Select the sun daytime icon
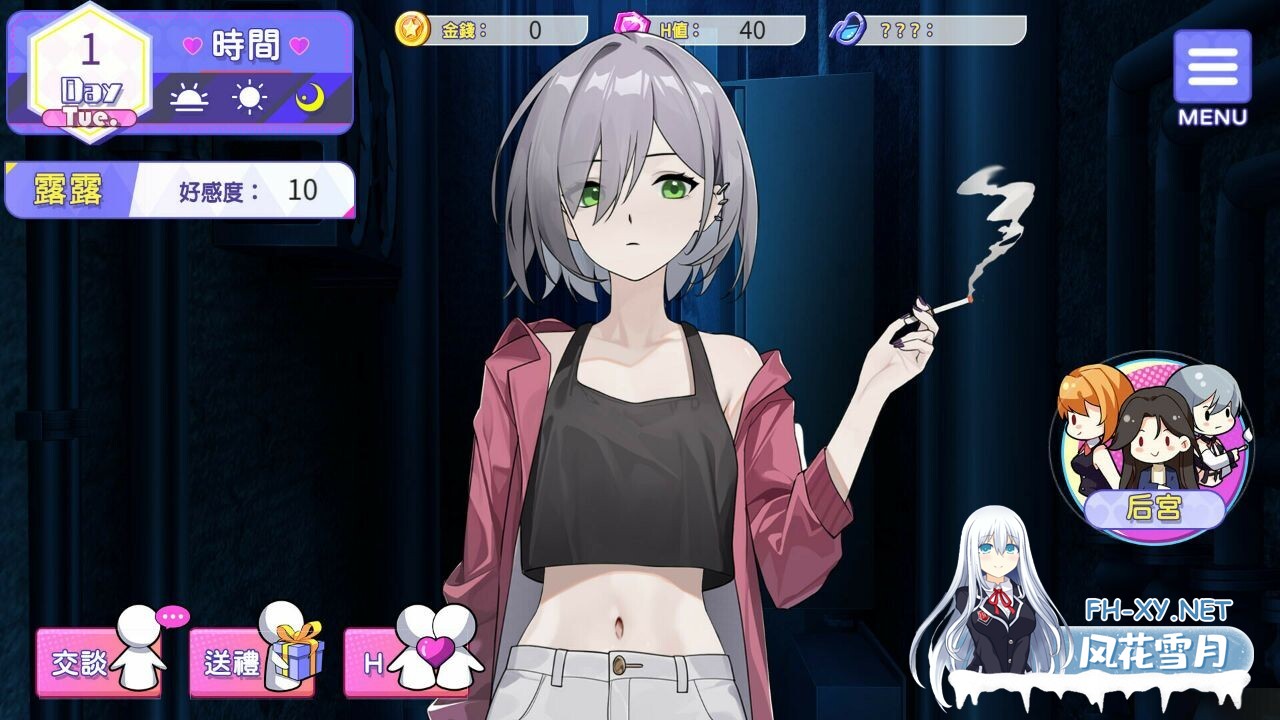The image size is (1280, 720). click(x=249, y=98)
